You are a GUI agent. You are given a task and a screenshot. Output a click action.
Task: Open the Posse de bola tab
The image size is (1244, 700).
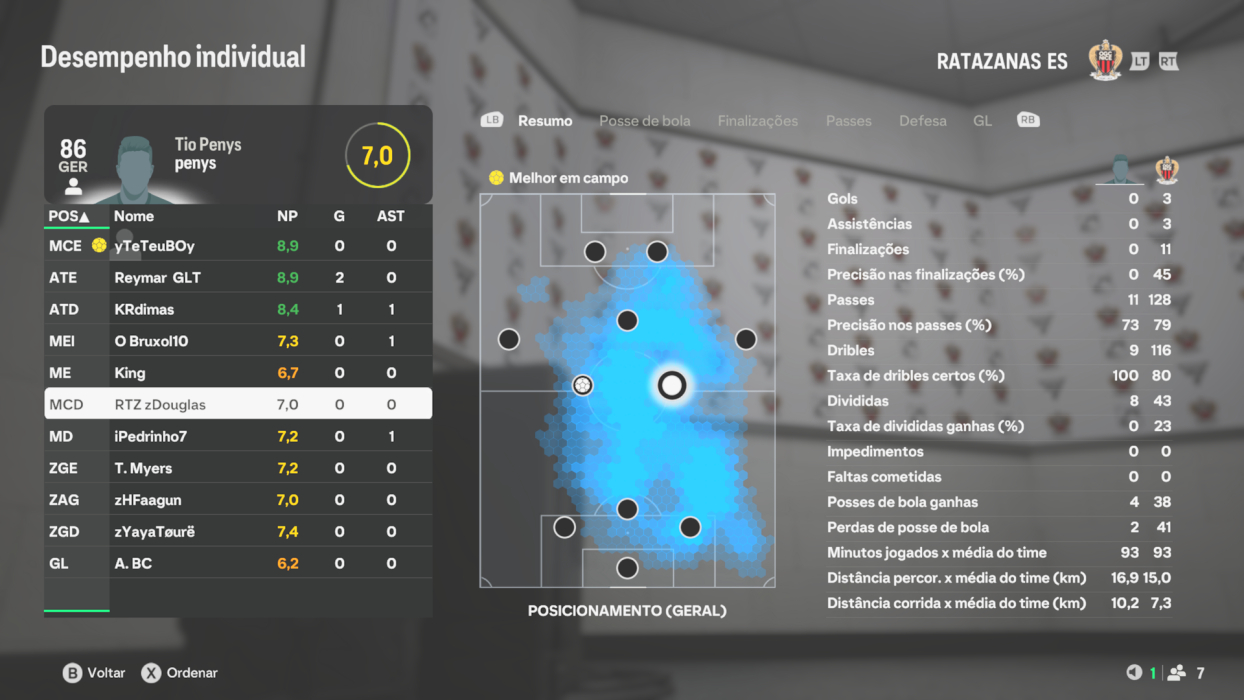pyautogui.click(x=644, y=121)
